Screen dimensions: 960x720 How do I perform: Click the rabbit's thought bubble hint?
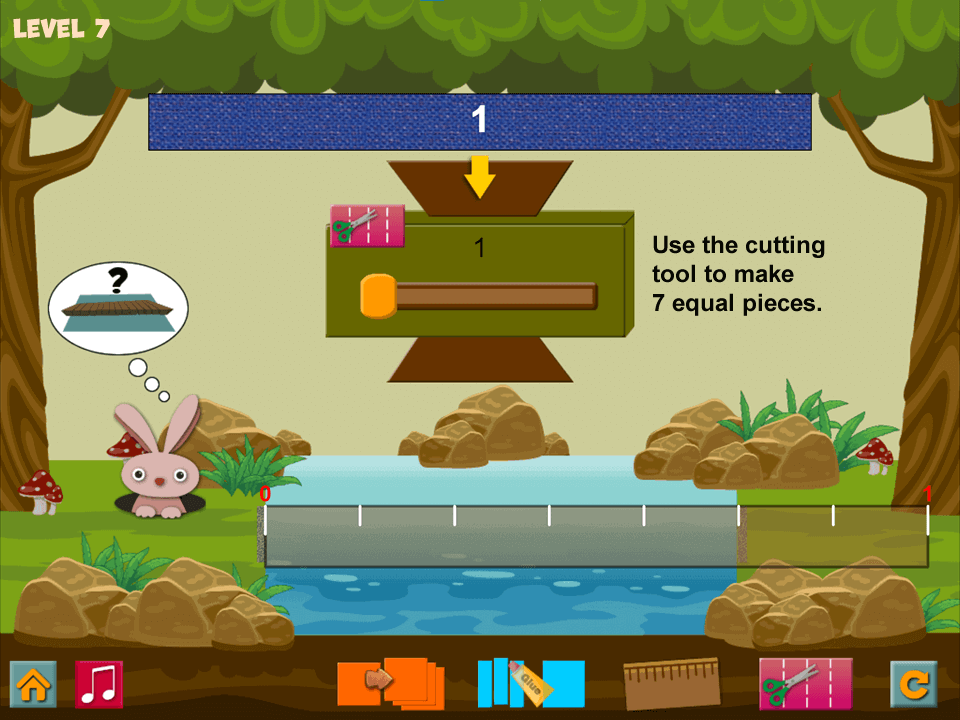click(x=118, y=308)
